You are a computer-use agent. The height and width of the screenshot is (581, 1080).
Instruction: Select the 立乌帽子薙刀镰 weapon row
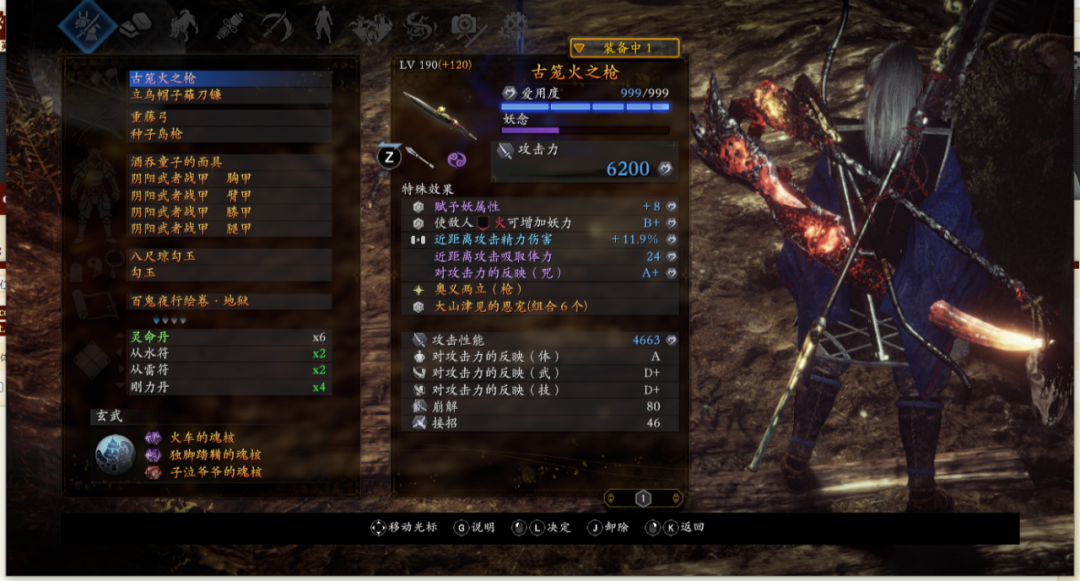[x=230, y=95]
